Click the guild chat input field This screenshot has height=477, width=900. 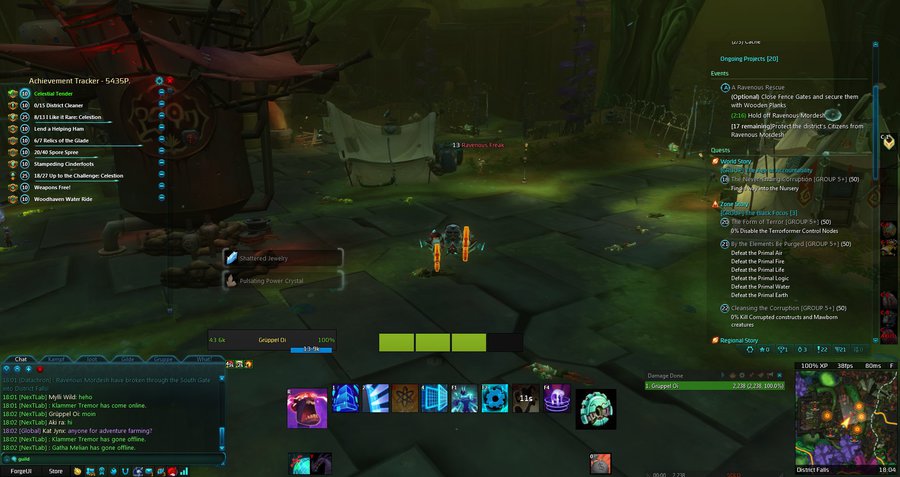pos(110,459)
